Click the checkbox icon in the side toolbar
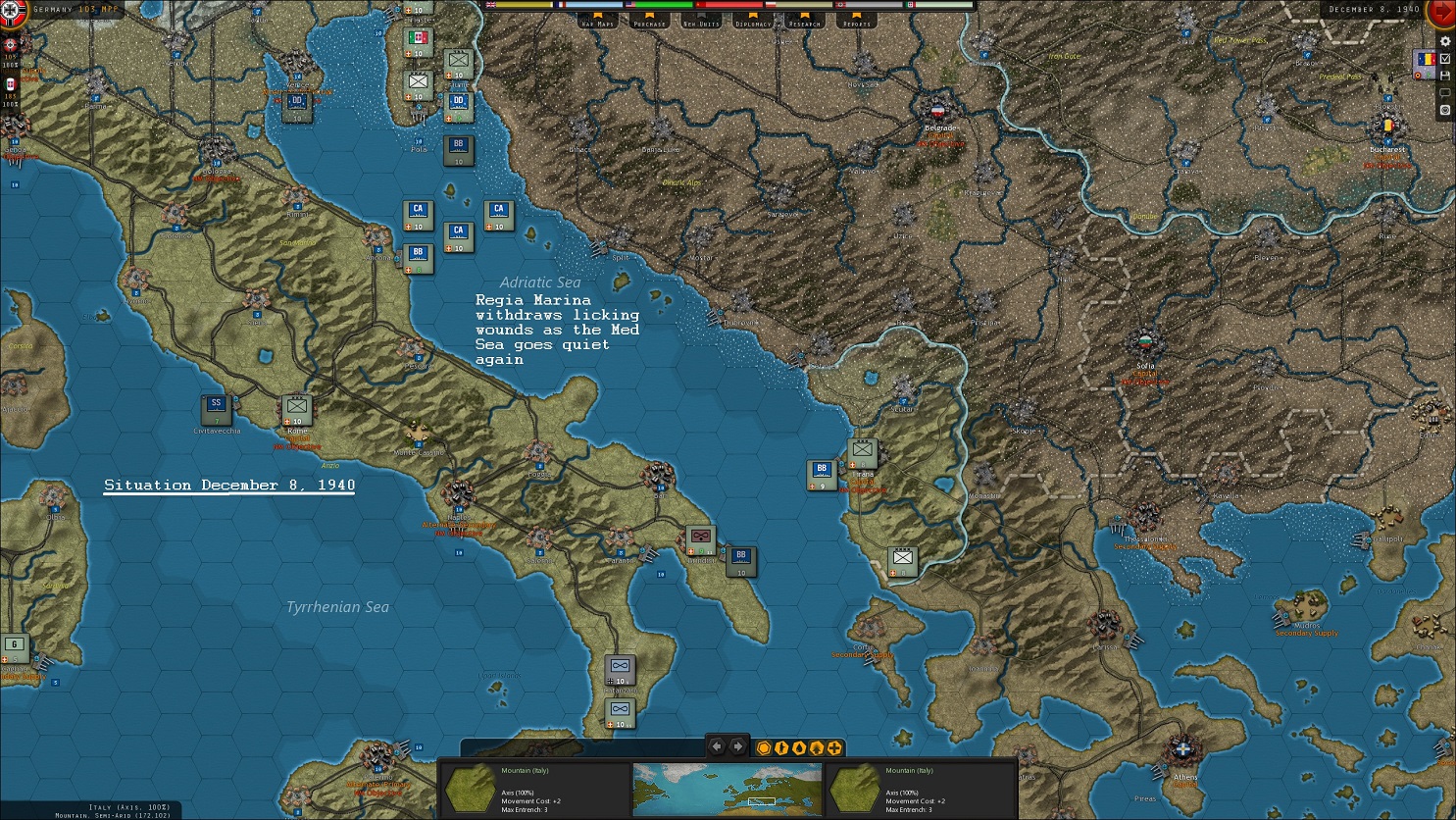Screen dimensions: 1456x820 (x=1444, y=59)
